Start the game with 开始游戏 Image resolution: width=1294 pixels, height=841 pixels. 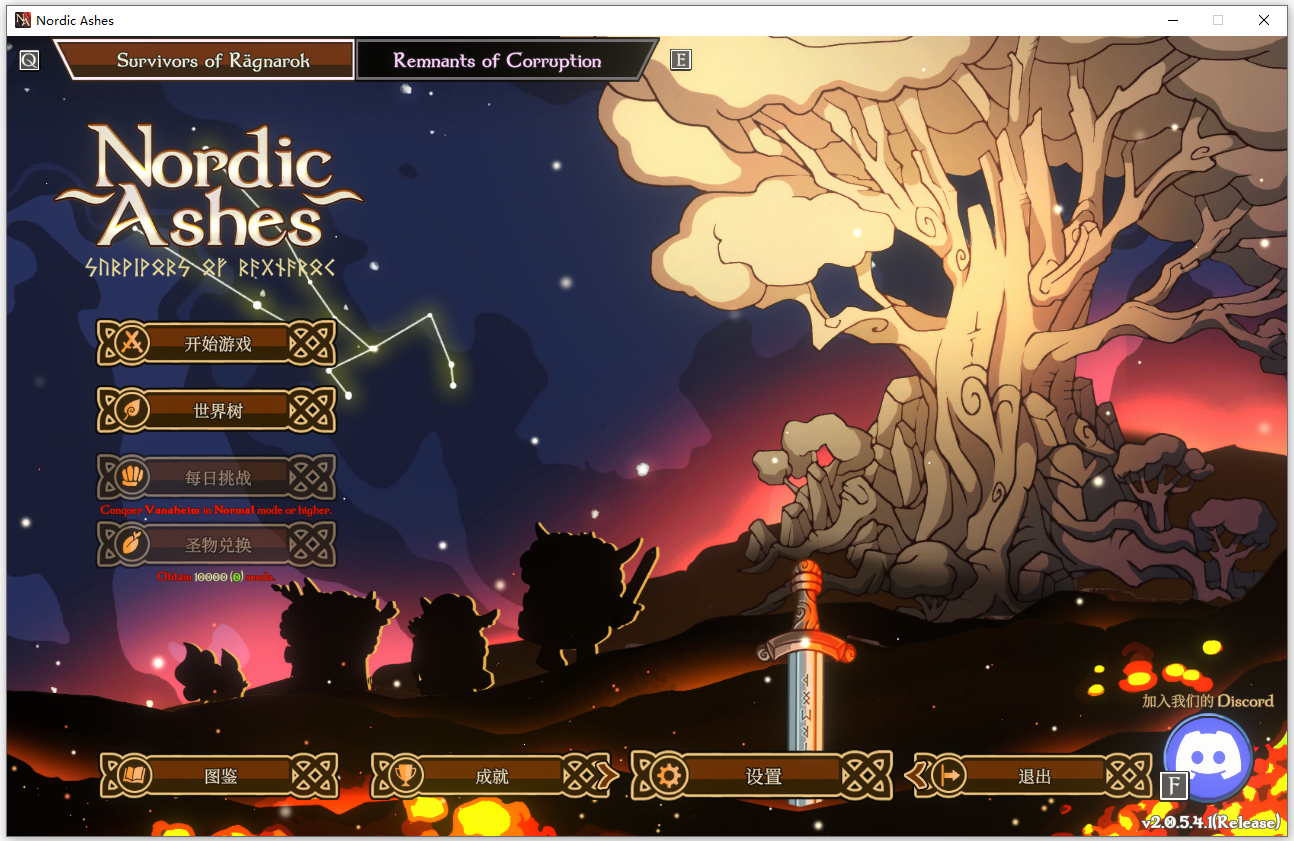pyautogui.click(x=217, y=344)
